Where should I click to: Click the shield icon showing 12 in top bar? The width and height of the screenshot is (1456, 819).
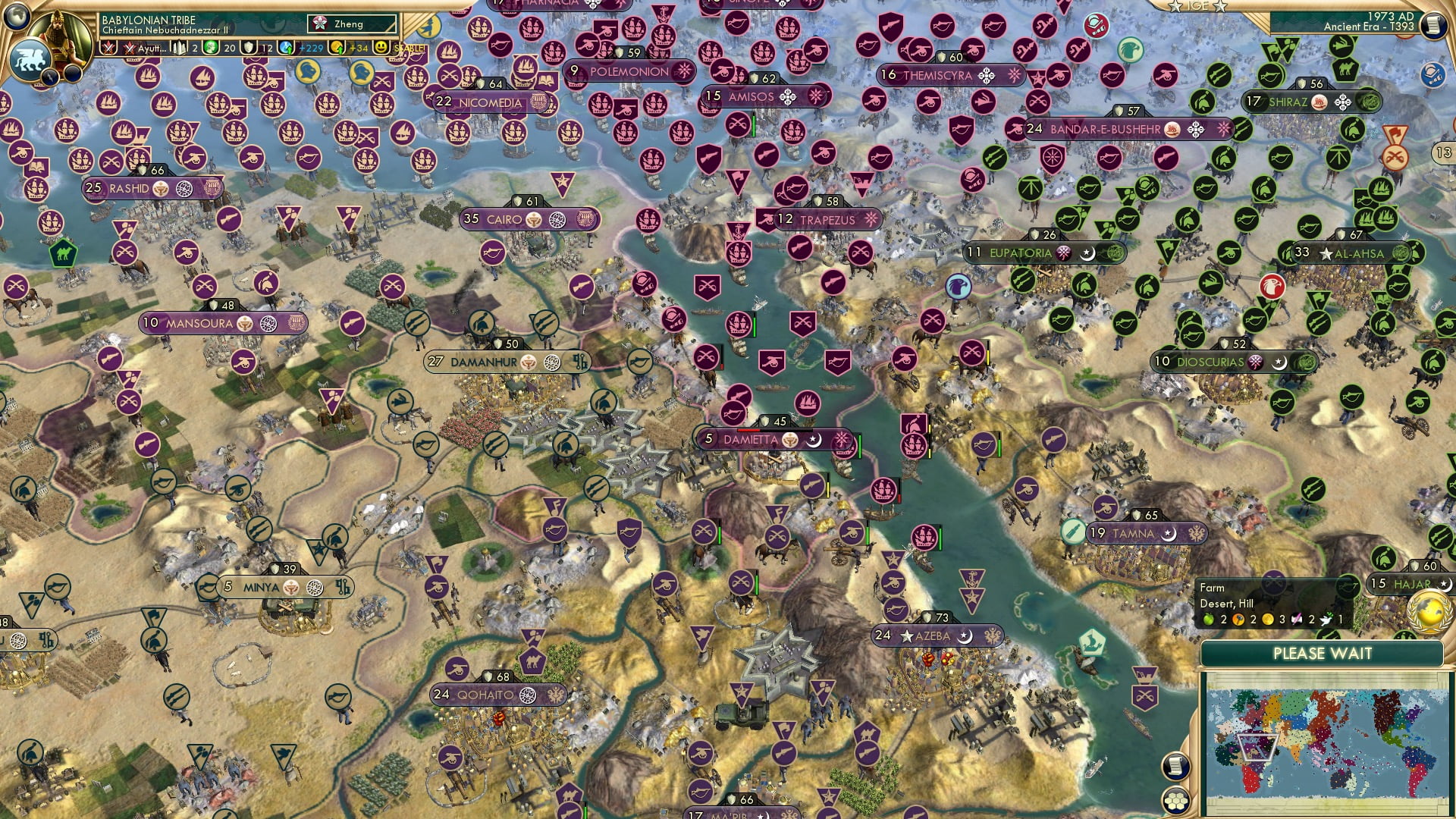249,48
